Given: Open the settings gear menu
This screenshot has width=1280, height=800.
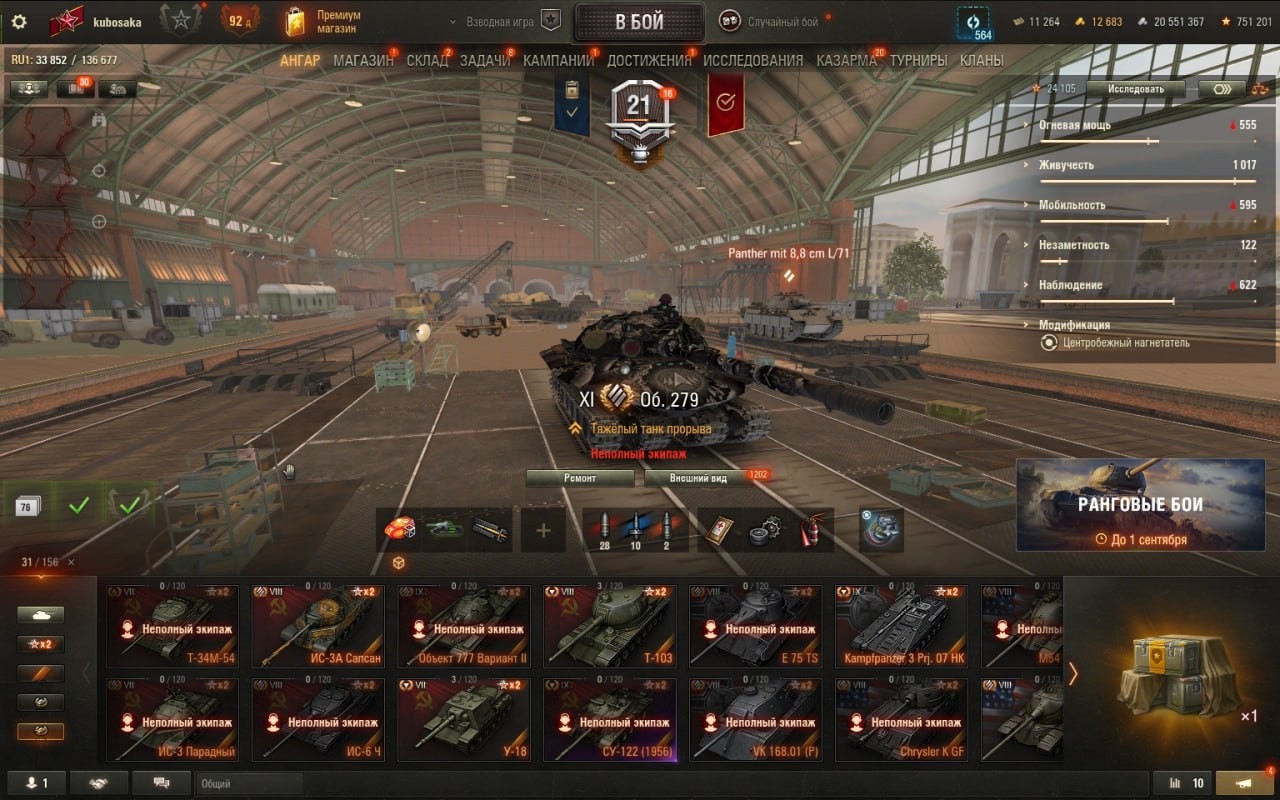Looking at the screenshot, I should 18,22.
